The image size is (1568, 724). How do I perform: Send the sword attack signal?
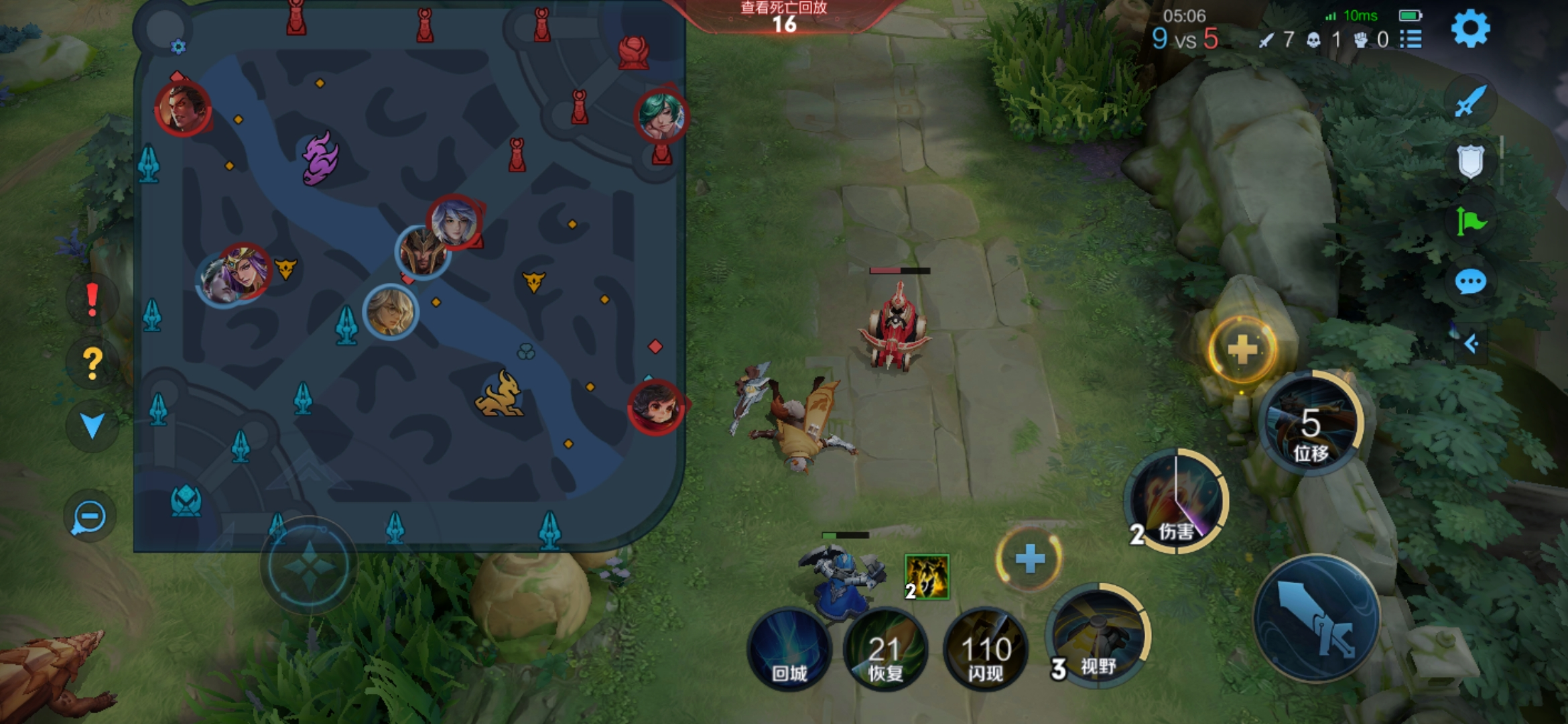click(1470, 102)
